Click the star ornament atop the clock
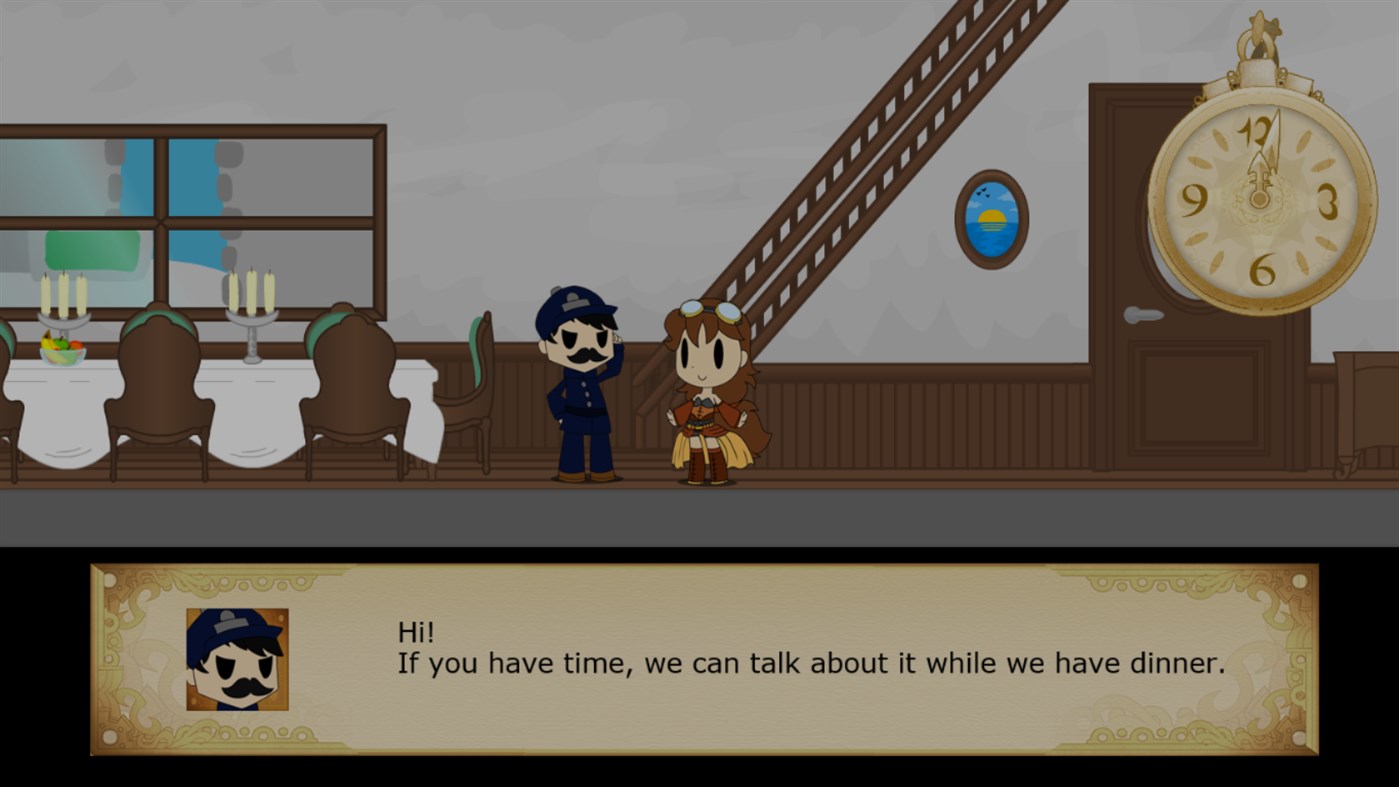Viewport: 1399px width, 787px height. pos(1263,22)
